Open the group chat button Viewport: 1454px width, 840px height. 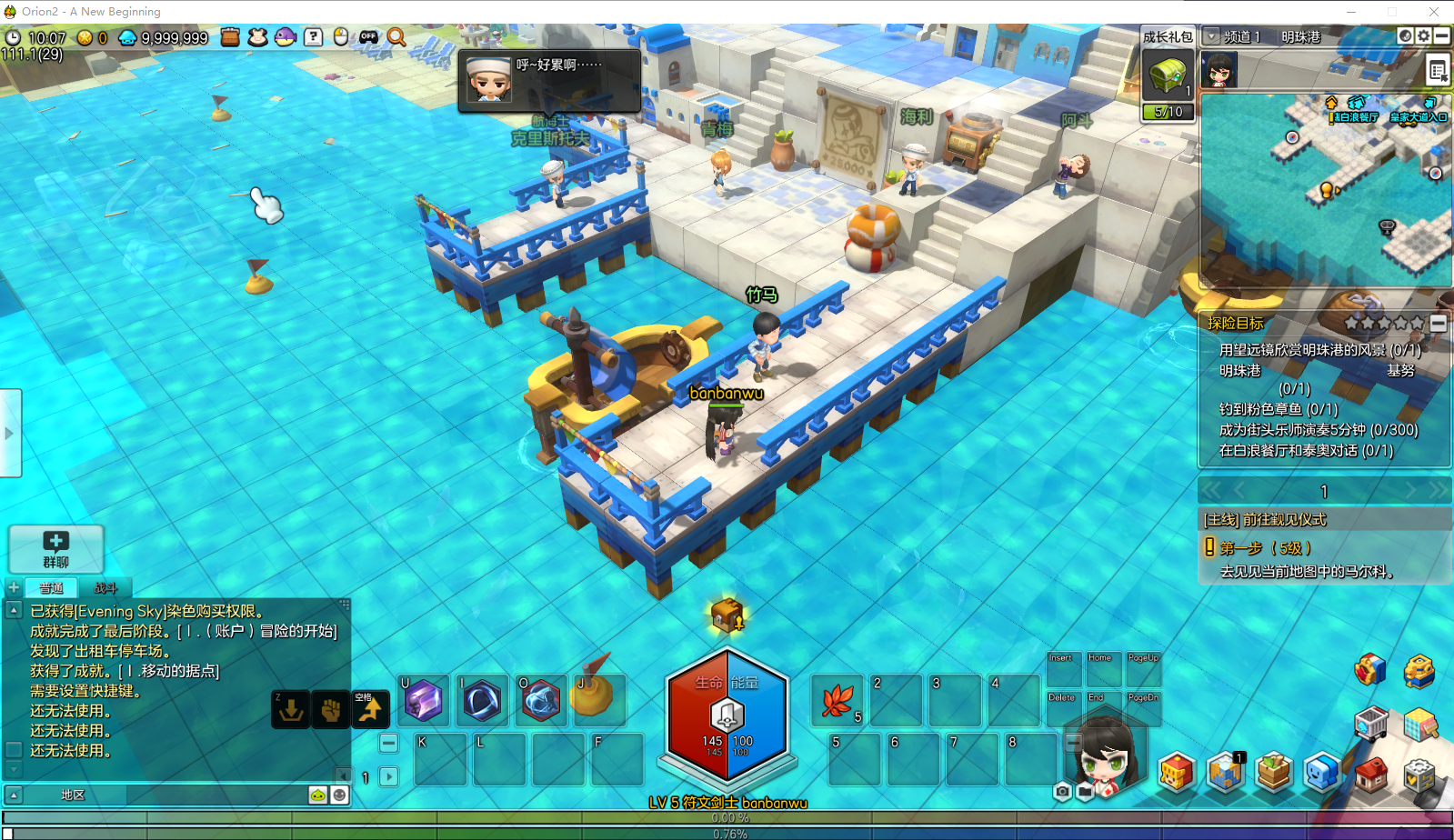(56, 549)
